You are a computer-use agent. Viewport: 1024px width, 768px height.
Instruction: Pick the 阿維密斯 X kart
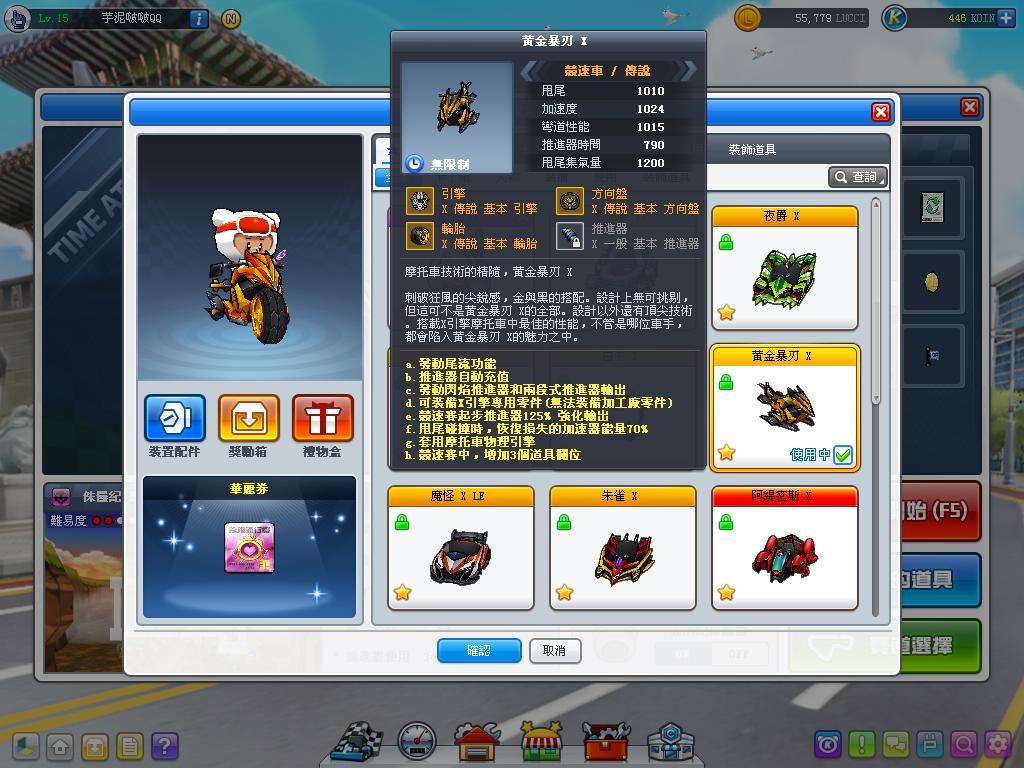coord(784,547)
